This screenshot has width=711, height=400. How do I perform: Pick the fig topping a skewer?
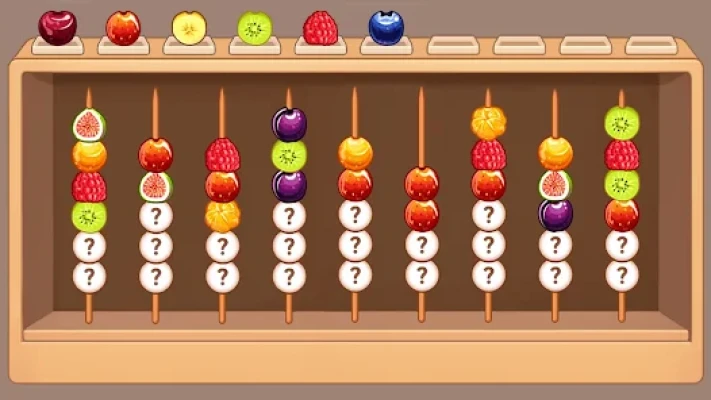[x=89, y=125]
